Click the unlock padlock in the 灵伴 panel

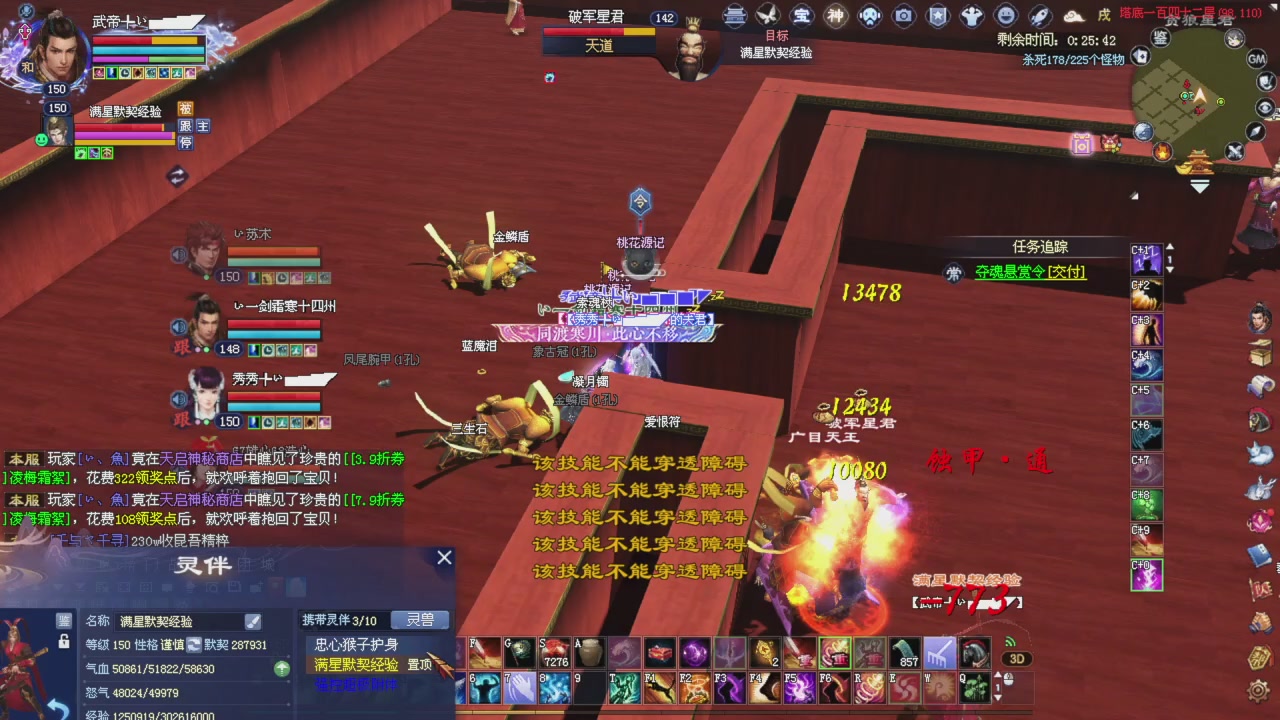63,641
